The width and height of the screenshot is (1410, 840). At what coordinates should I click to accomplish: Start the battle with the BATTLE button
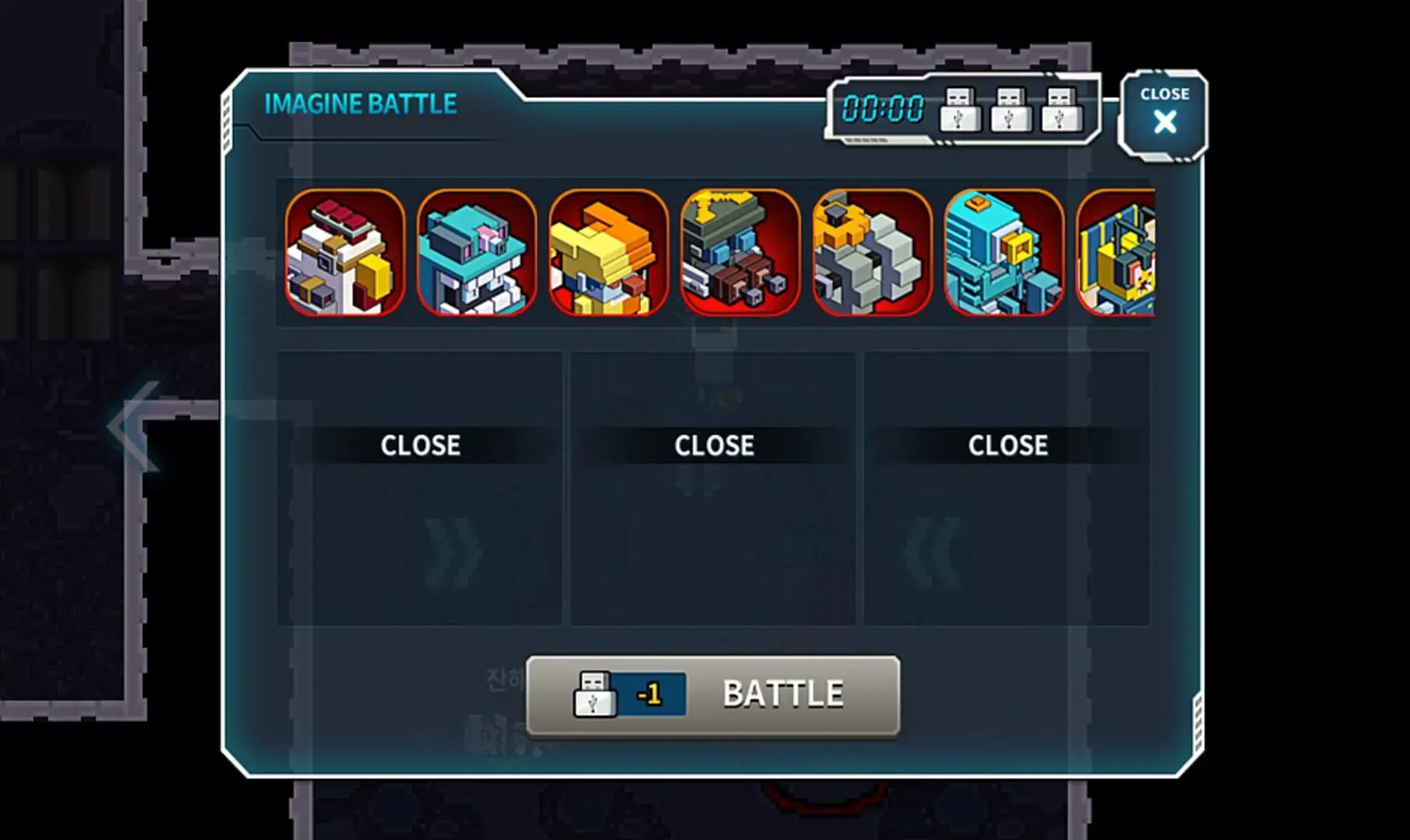coord(713,695)
